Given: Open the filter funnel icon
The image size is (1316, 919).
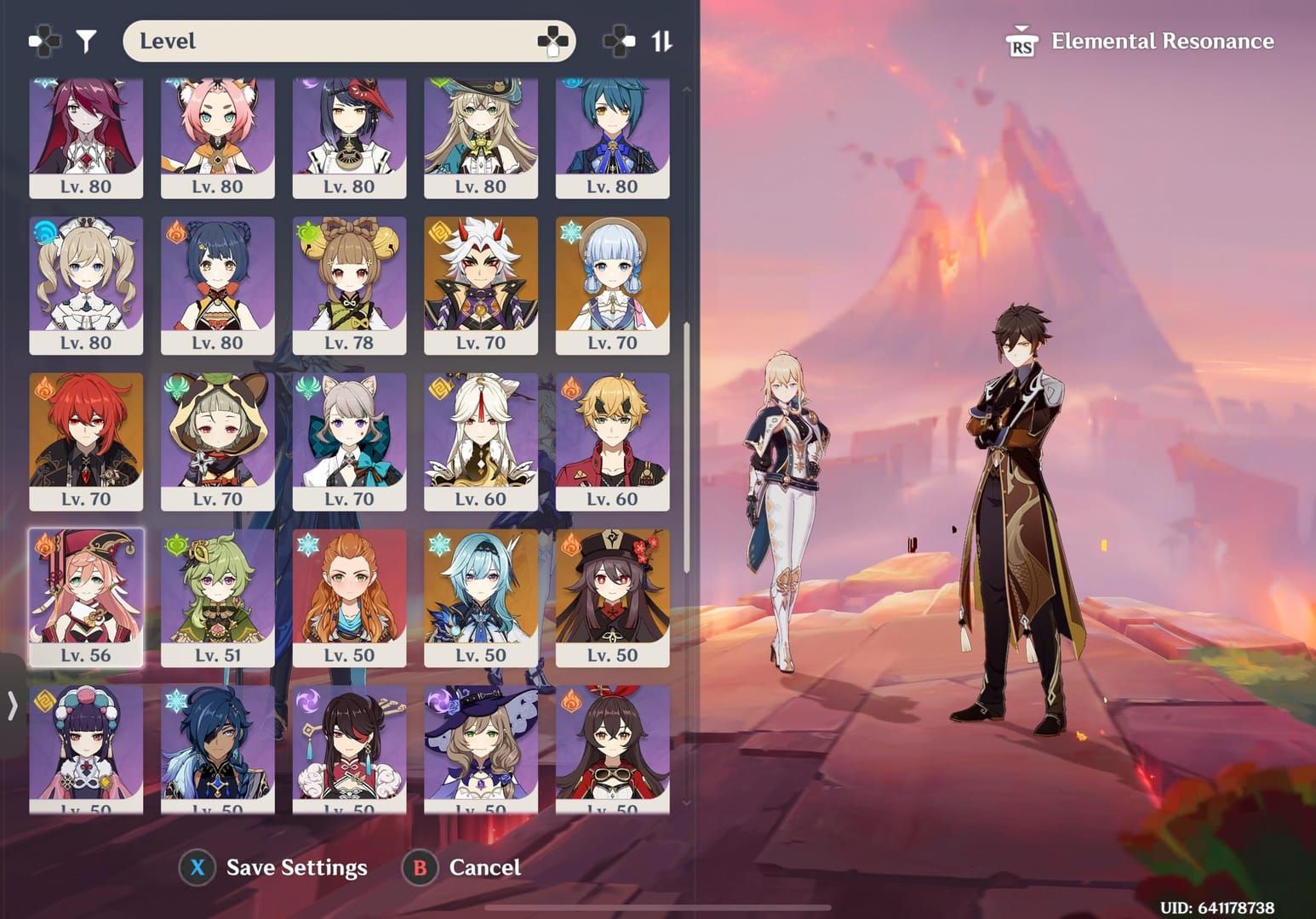Looking at the screenshot, I should click(85, 39).
